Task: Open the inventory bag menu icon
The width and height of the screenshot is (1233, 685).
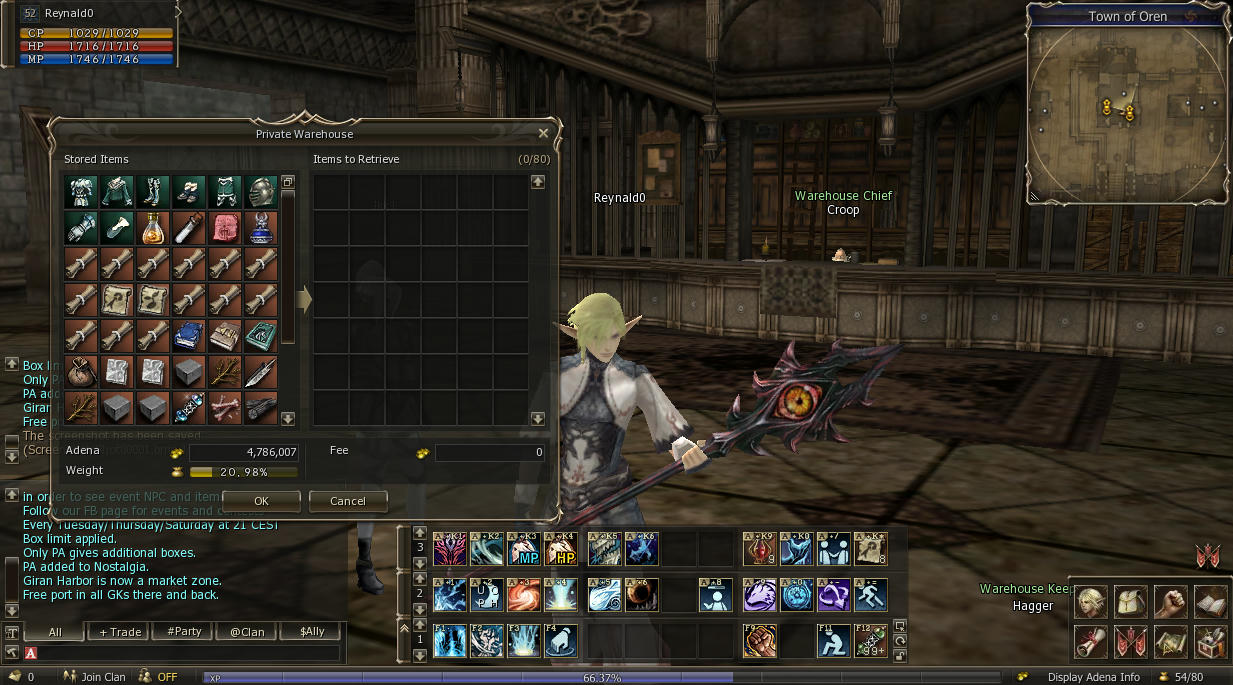Action: [x=1131, y=601]
